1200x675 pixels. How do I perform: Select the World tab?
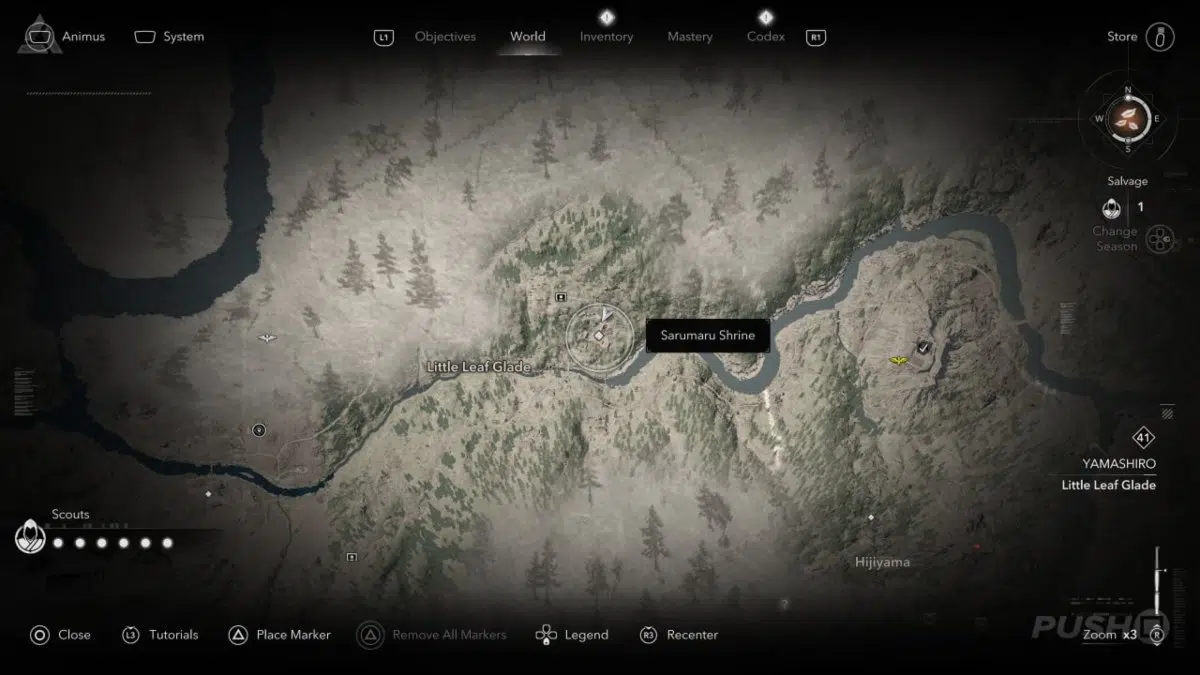click(527, 37)
